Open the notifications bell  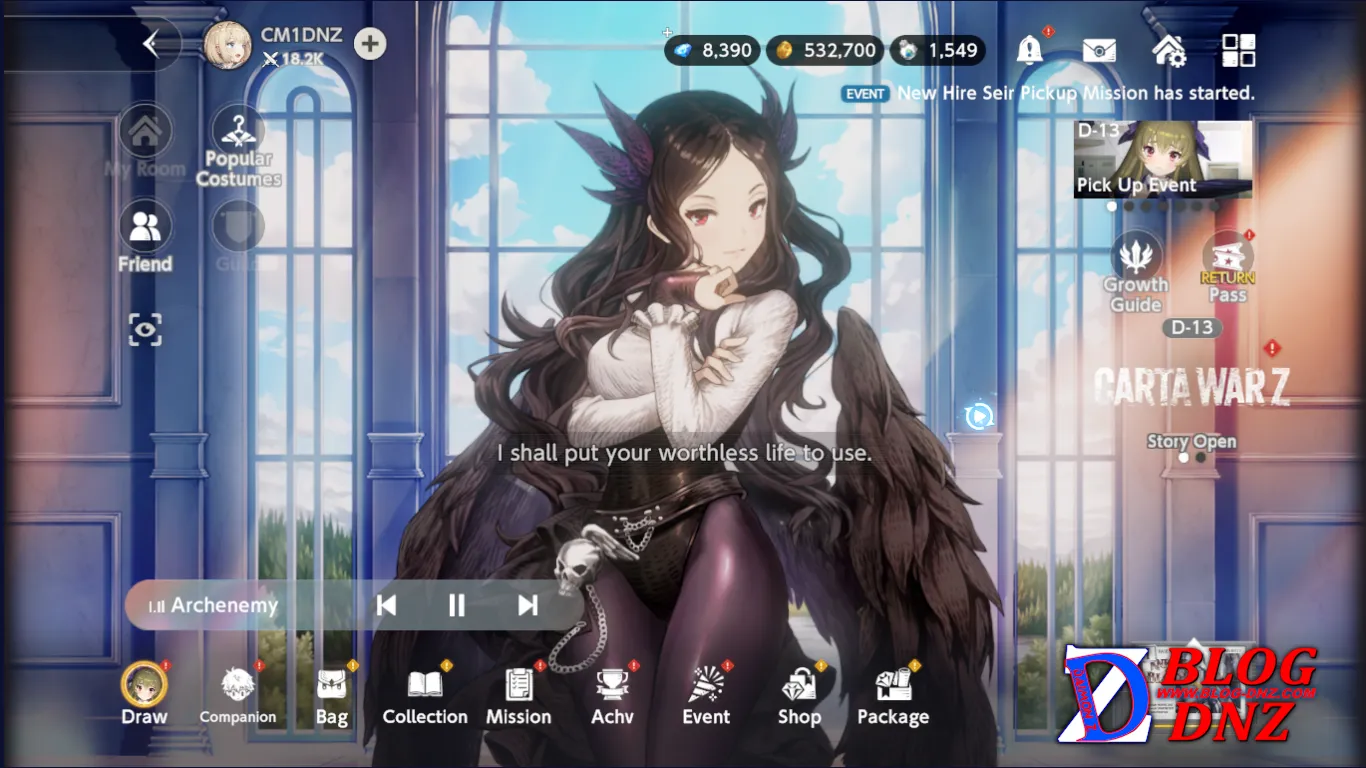click(1029, 50)
